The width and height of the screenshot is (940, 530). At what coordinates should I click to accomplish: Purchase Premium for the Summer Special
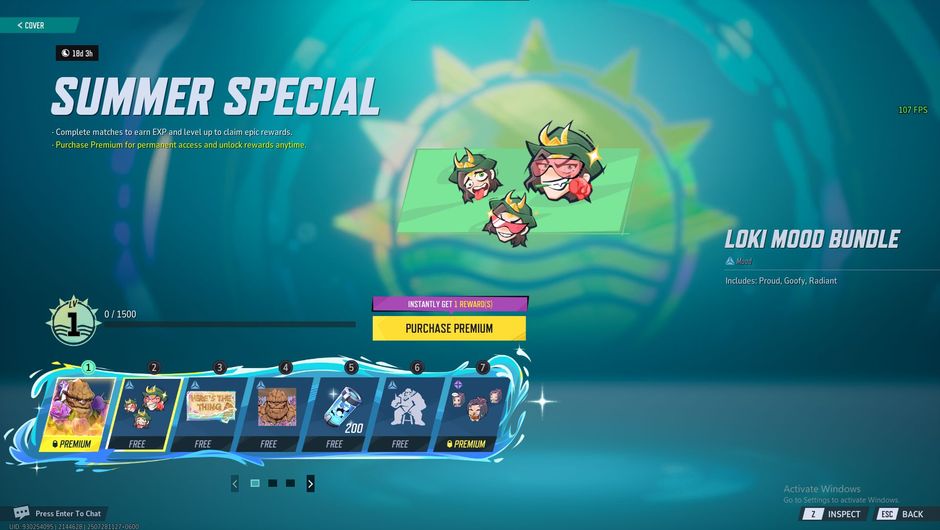[449, 328]
